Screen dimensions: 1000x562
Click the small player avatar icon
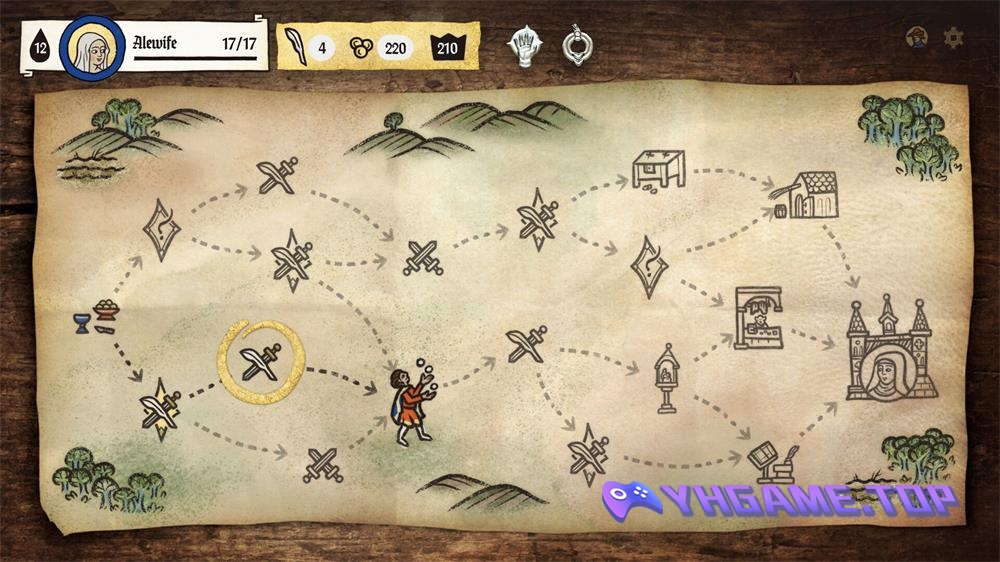pos(916,38)
